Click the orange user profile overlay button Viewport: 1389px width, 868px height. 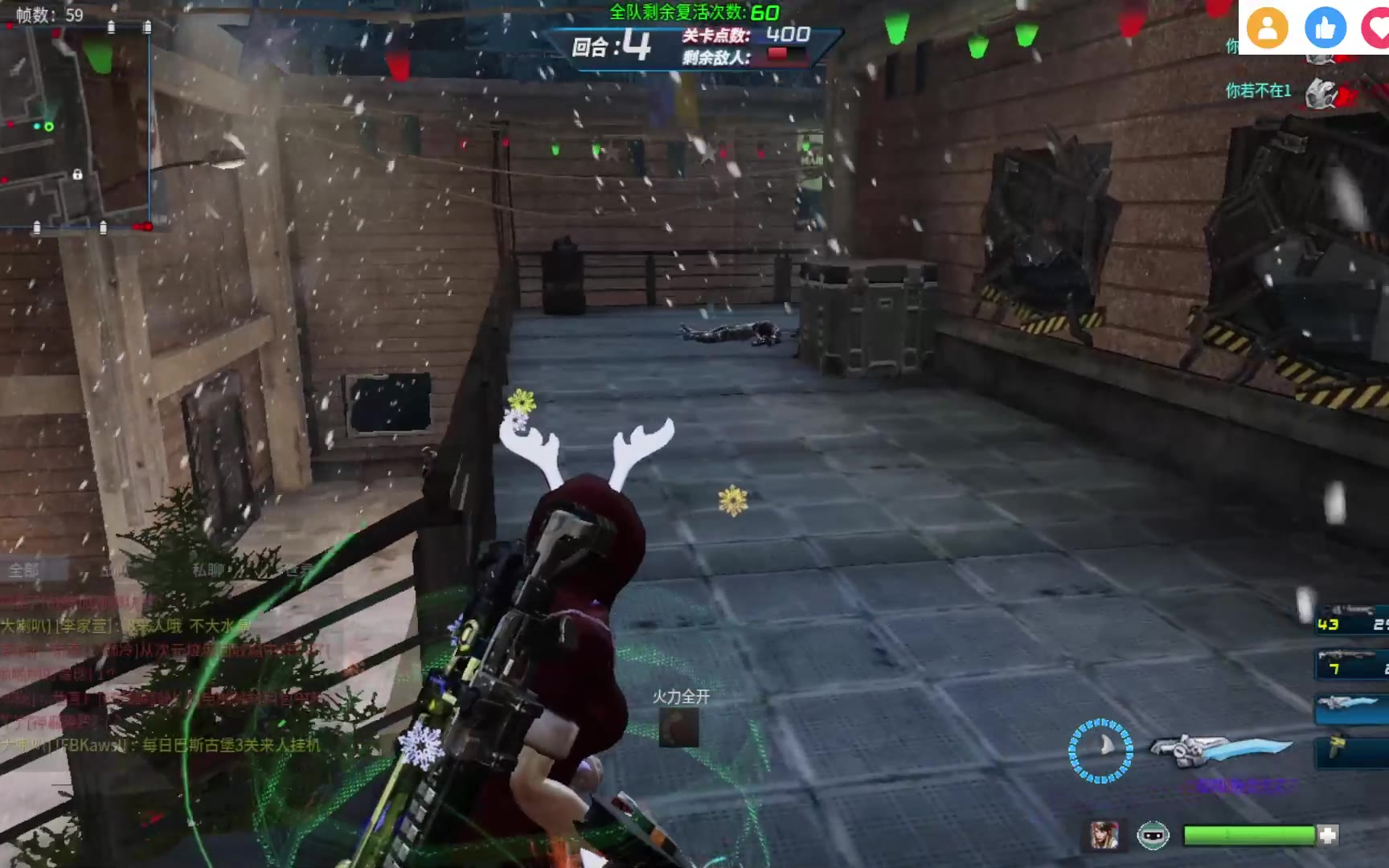pyautogui.click(x=1268, y=27)
